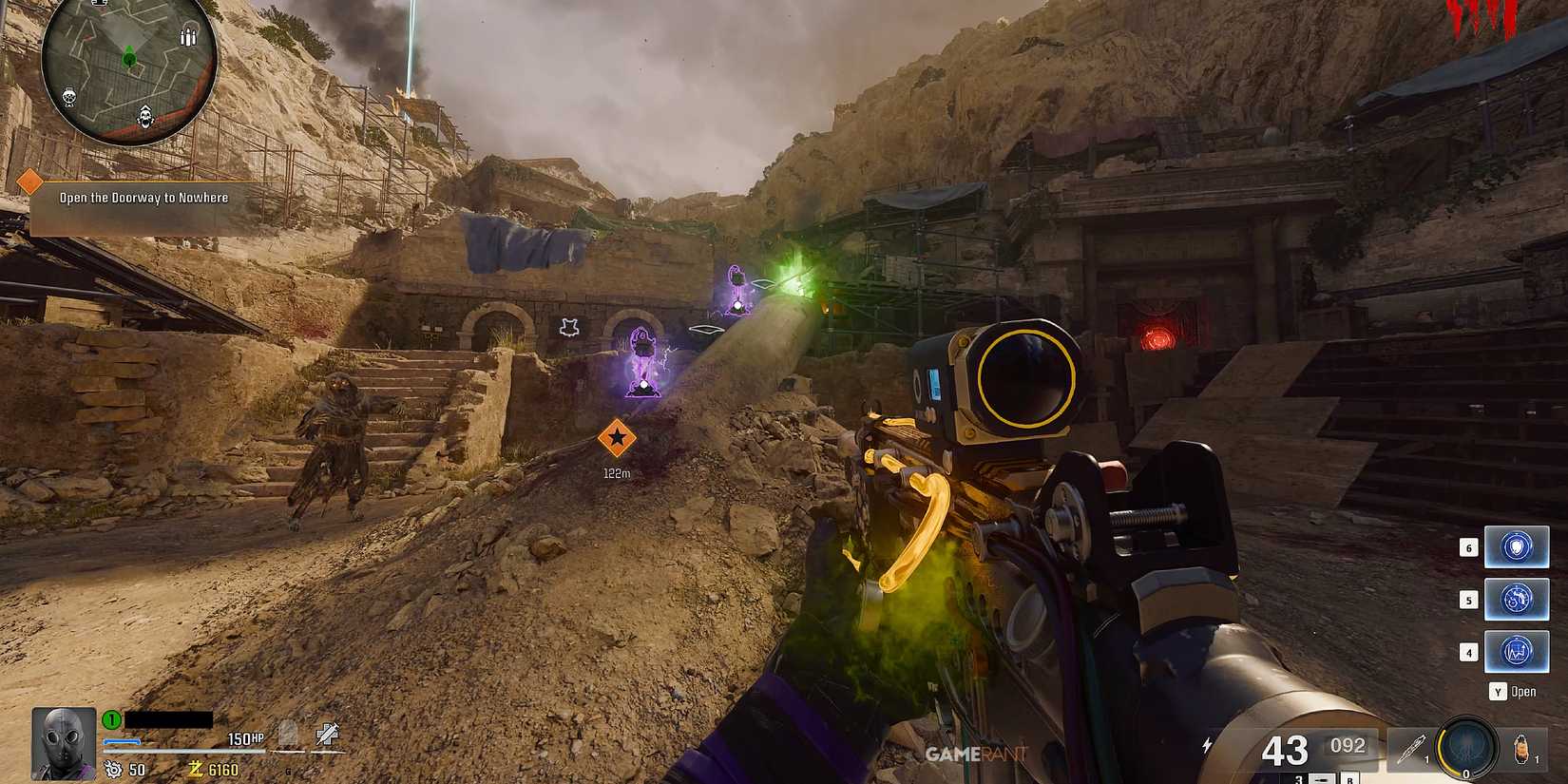Select the monkey bomb lethal icon

click(x=1523, y=748)
